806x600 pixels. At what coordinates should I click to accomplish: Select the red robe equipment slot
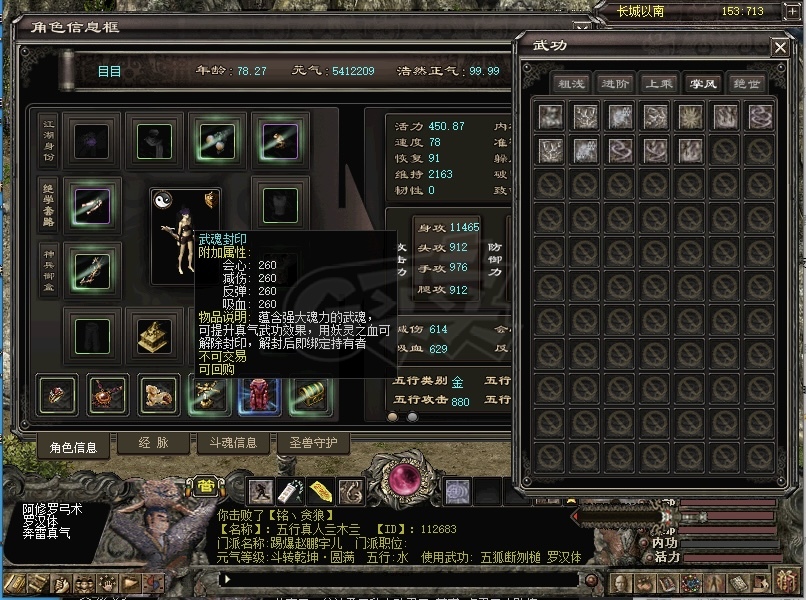pos(258,396)
